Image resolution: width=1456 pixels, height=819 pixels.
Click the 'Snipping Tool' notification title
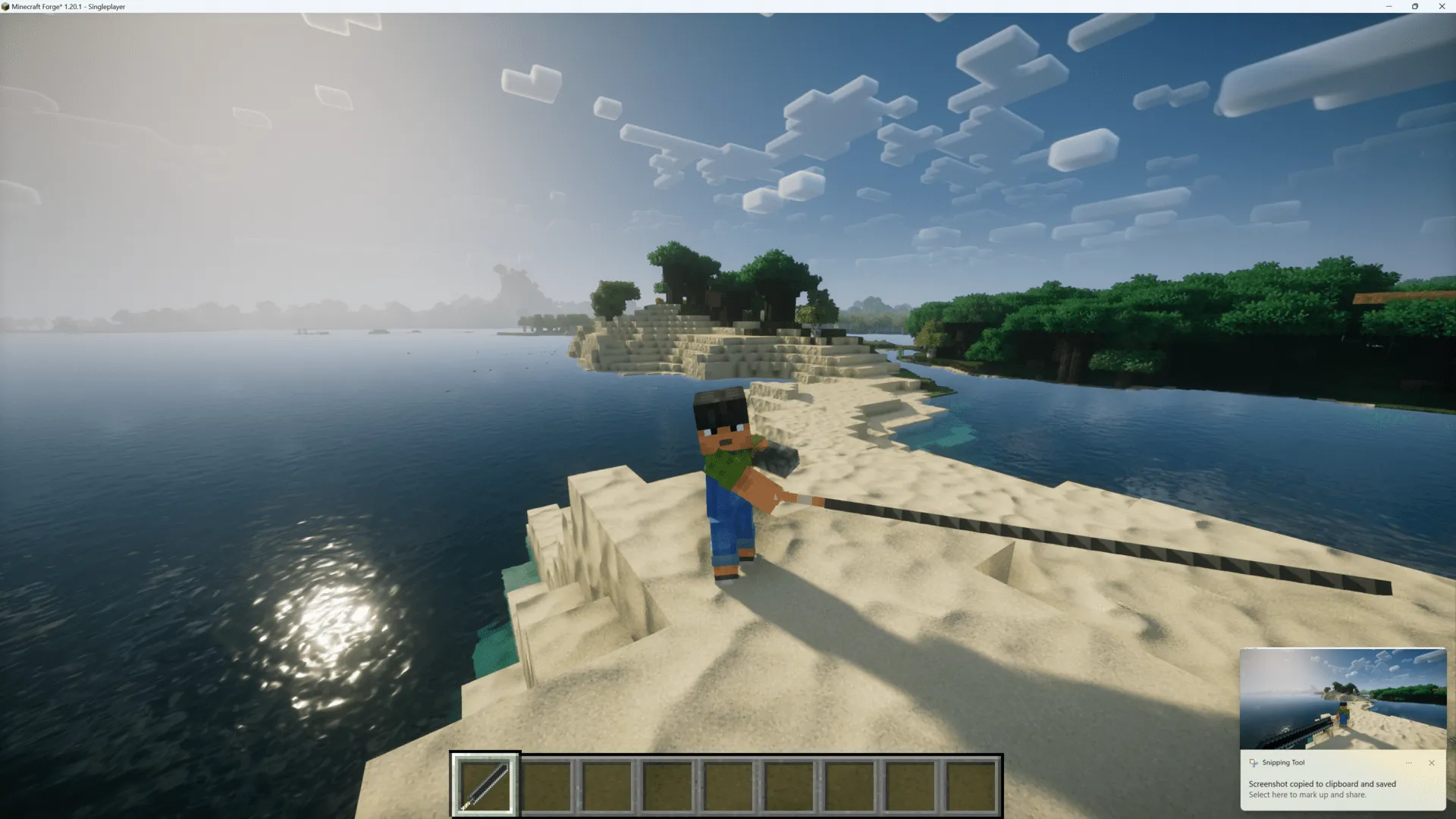[1284, 762]
